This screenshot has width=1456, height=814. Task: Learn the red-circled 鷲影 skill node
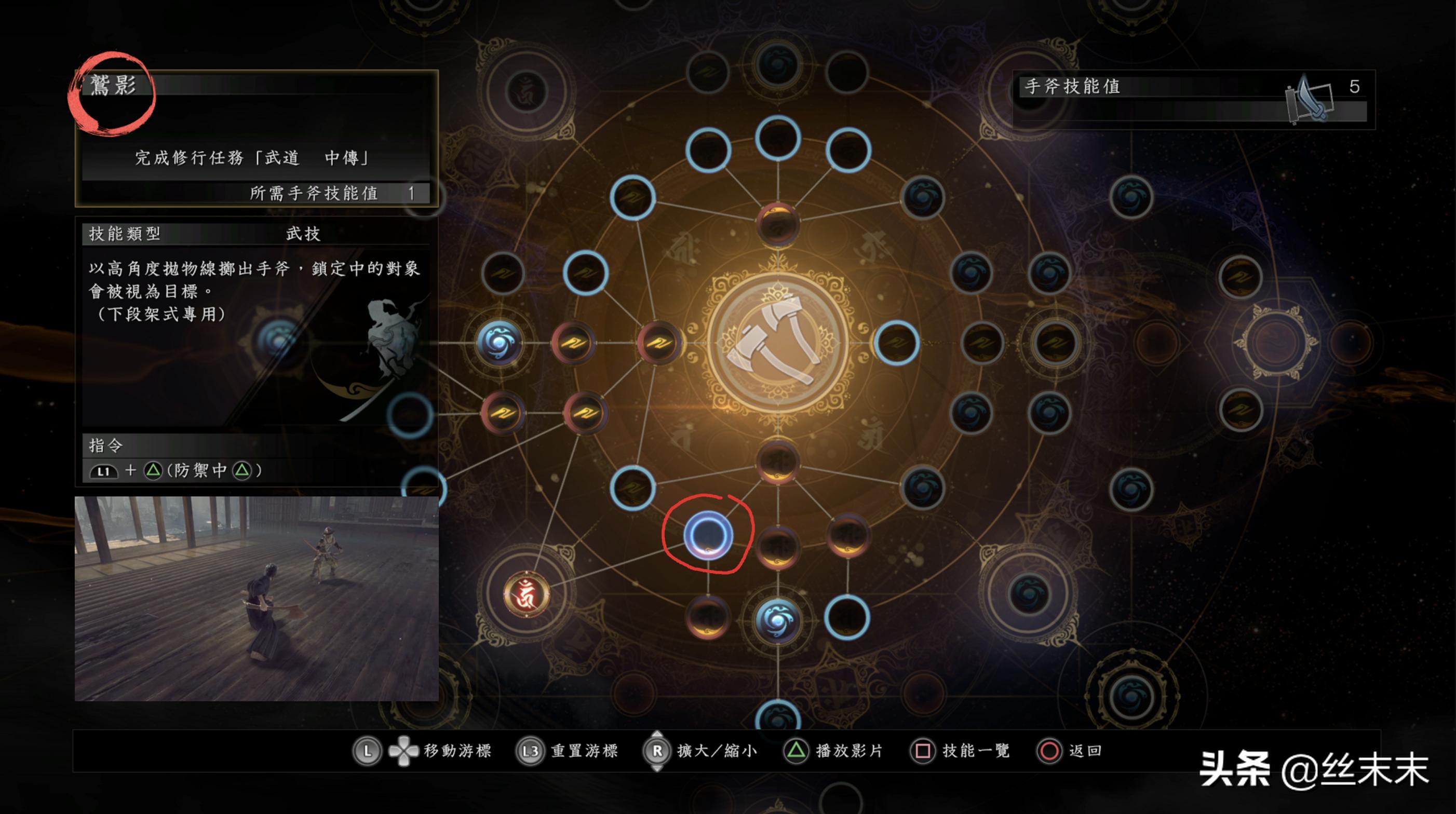[x=708, y=535]
